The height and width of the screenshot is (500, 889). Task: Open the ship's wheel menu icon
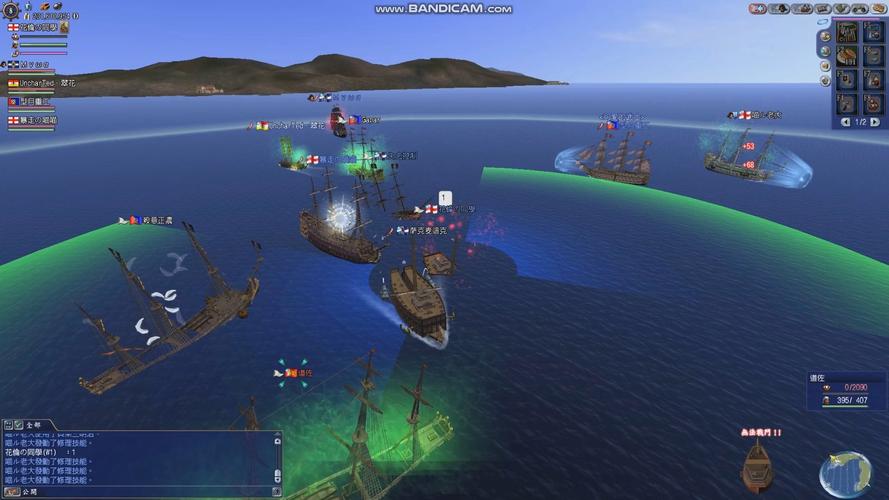(x=9, y=8)
